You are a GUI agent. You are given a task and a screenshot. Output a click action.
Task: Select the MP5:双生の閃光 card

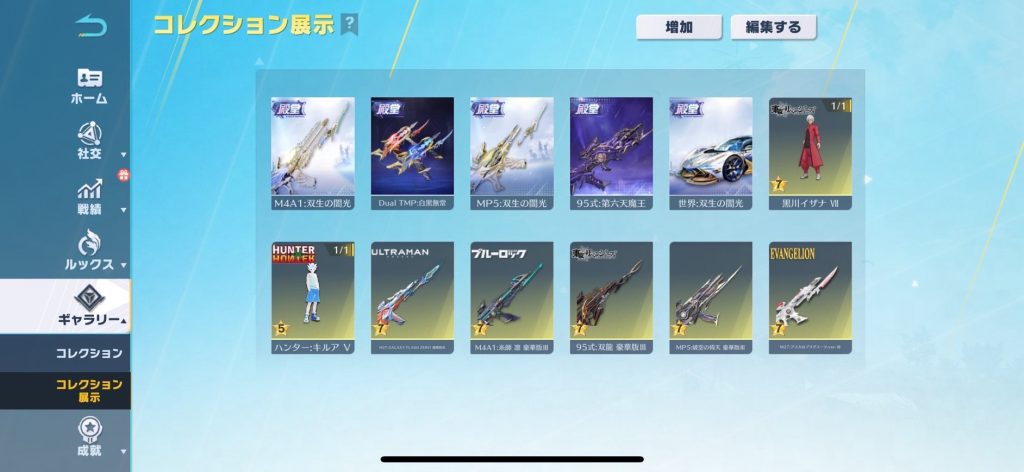[x=512, y=153]
